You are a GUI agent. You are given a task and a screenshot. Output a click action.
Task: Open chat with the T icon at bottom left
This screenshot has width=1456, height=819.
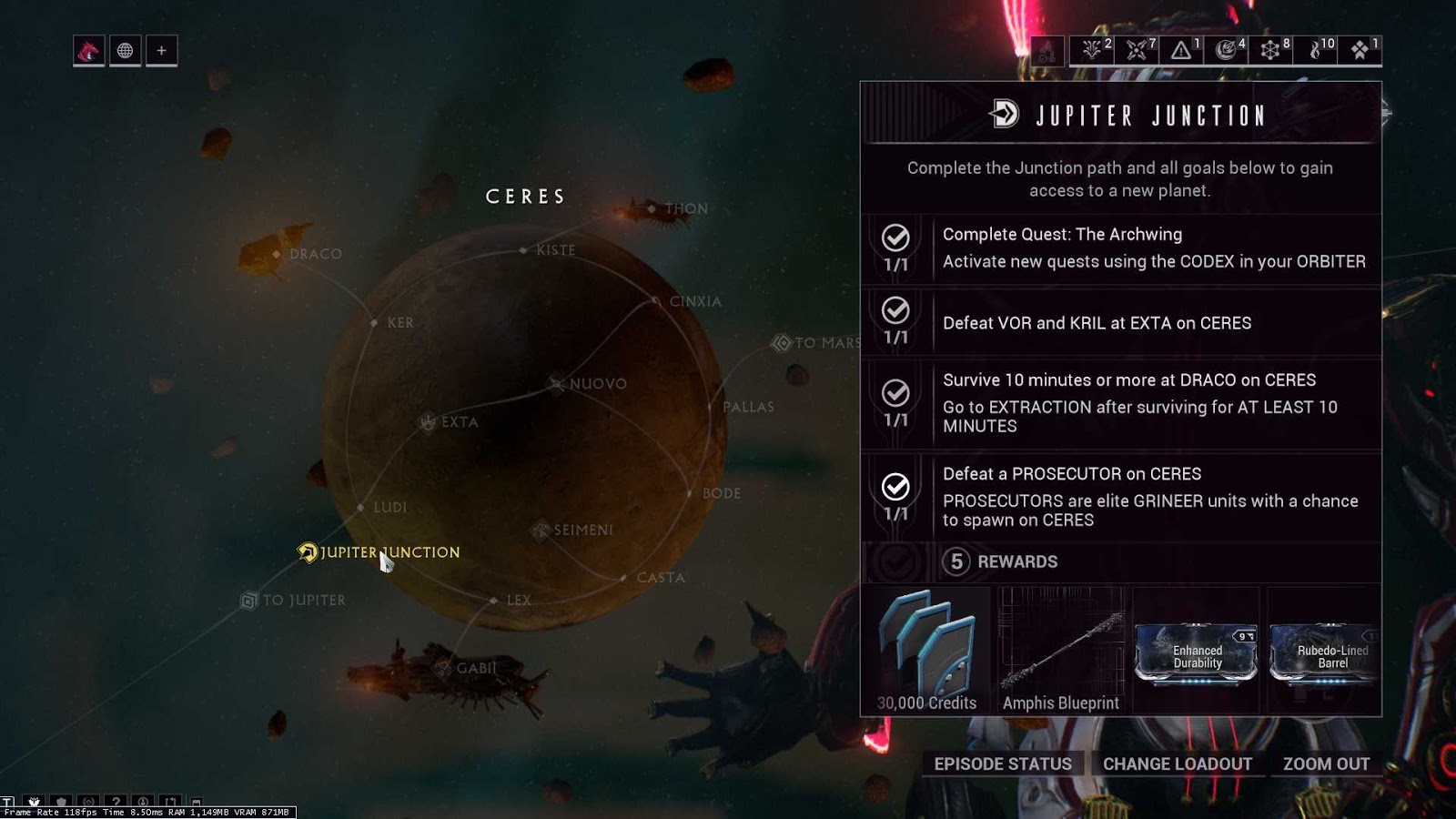[x=9, y=801]
